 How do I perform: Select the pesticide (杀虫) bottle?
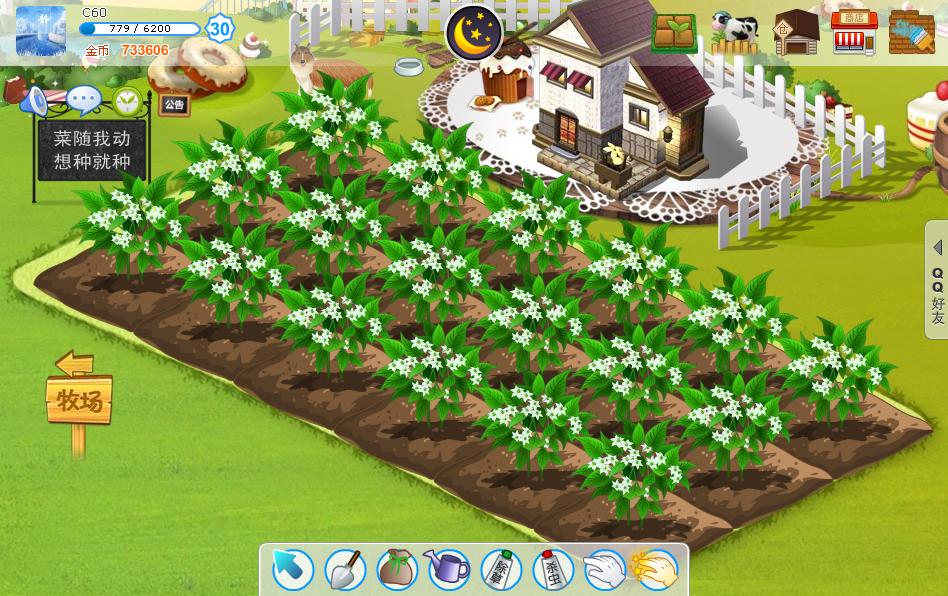tap(553, 570)
